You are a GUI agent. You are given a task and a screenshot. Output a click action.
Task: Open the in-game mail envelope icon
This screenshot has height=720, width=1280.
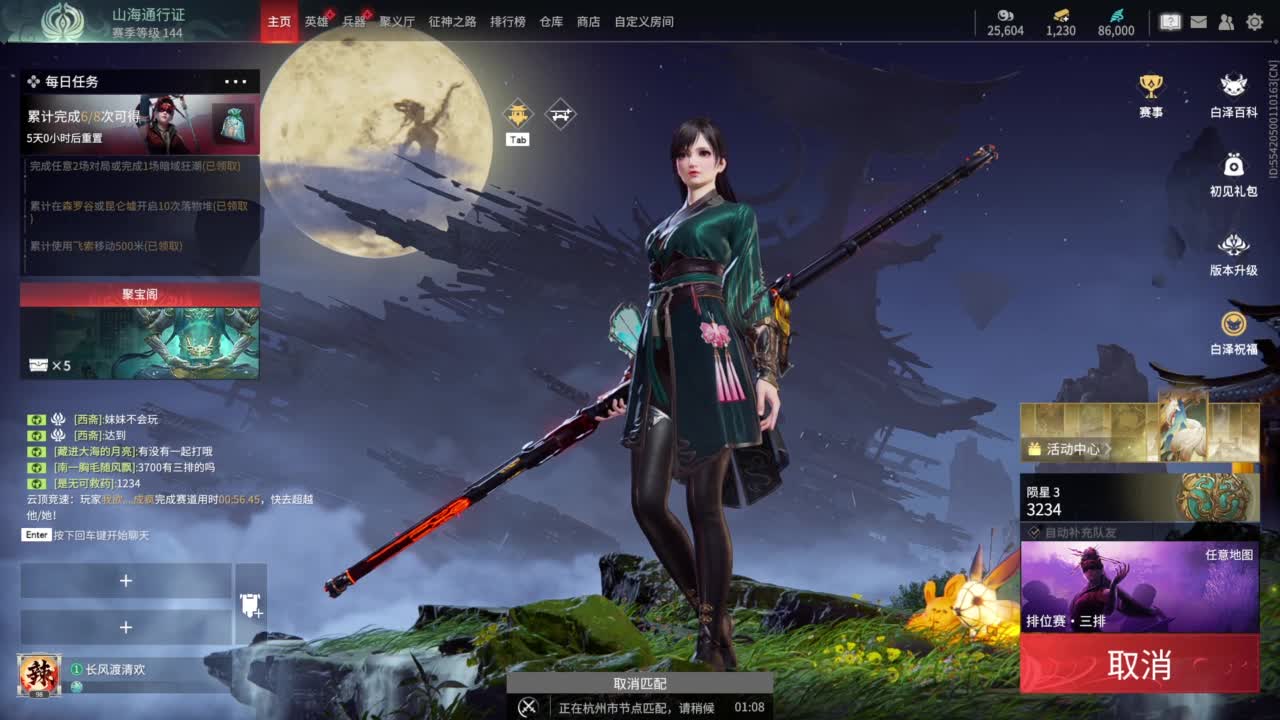(x=1199, y=21)
